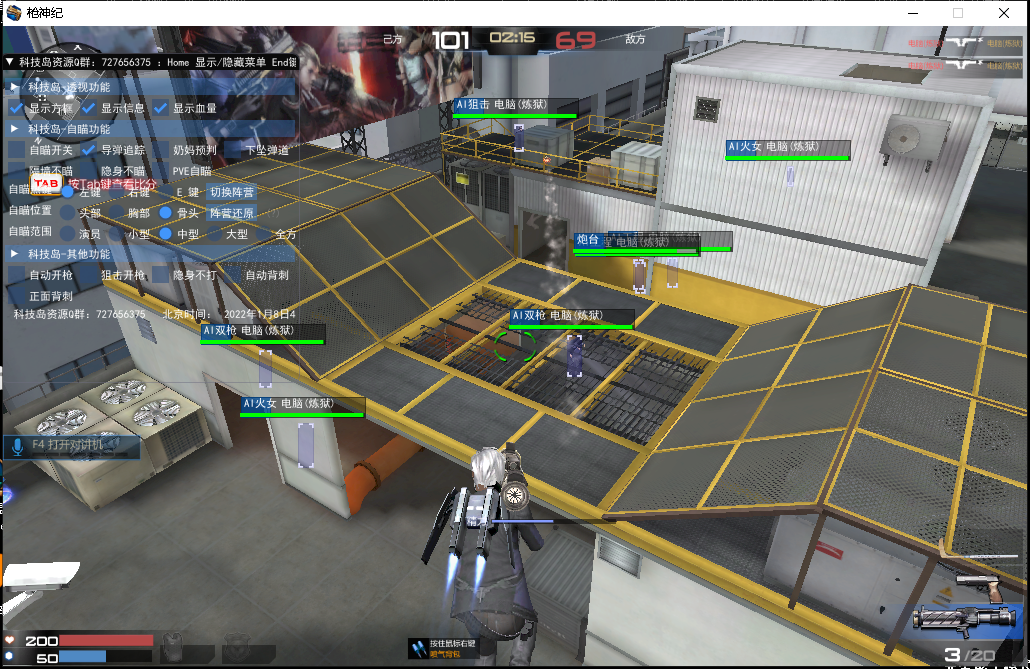
Task: Toggle the 导弹追踪 checkbox
Action: (x=89, y=150)
